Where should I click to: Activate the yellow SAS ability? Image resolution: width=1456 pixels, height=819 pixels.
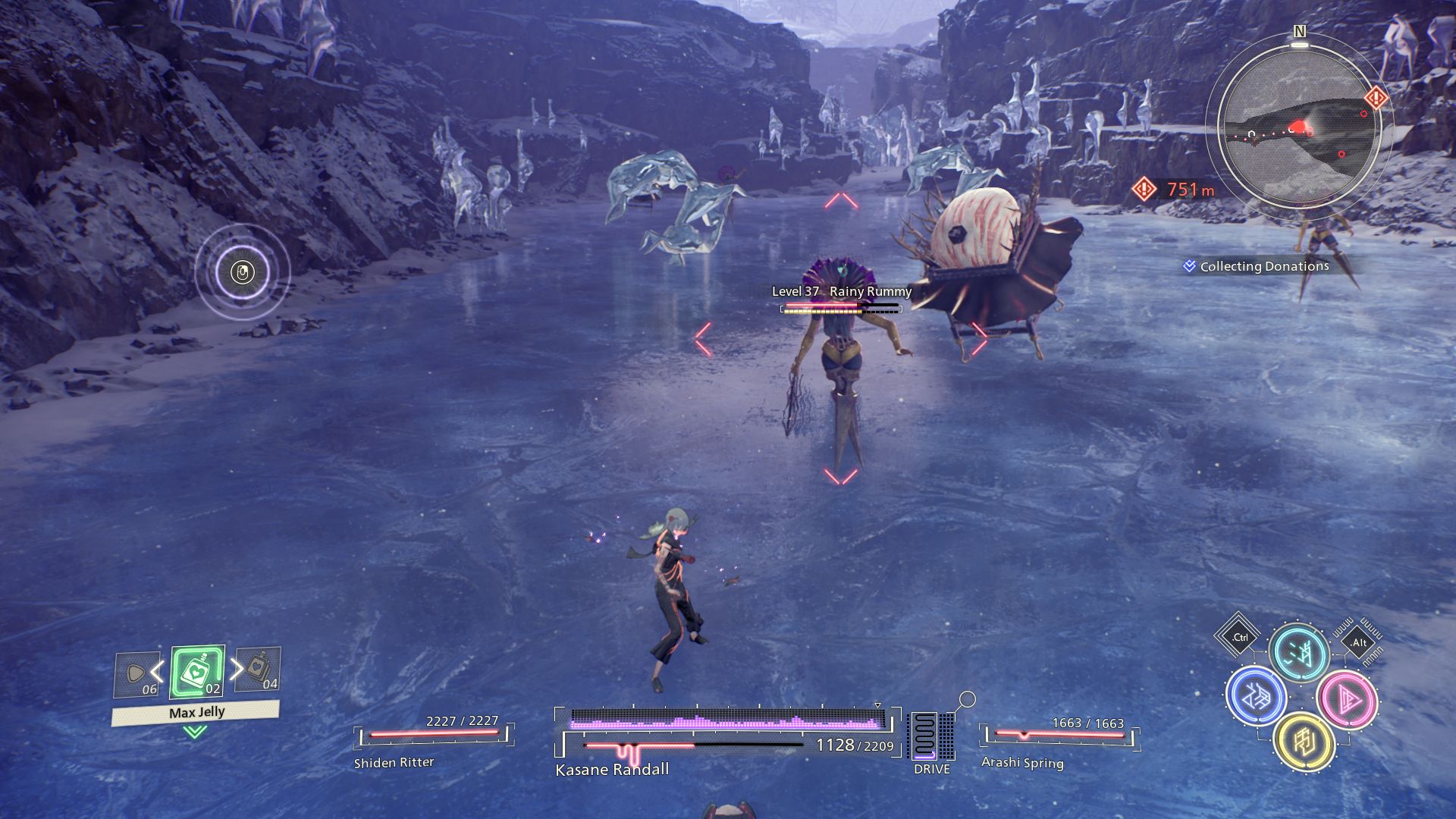point(1304,742)
